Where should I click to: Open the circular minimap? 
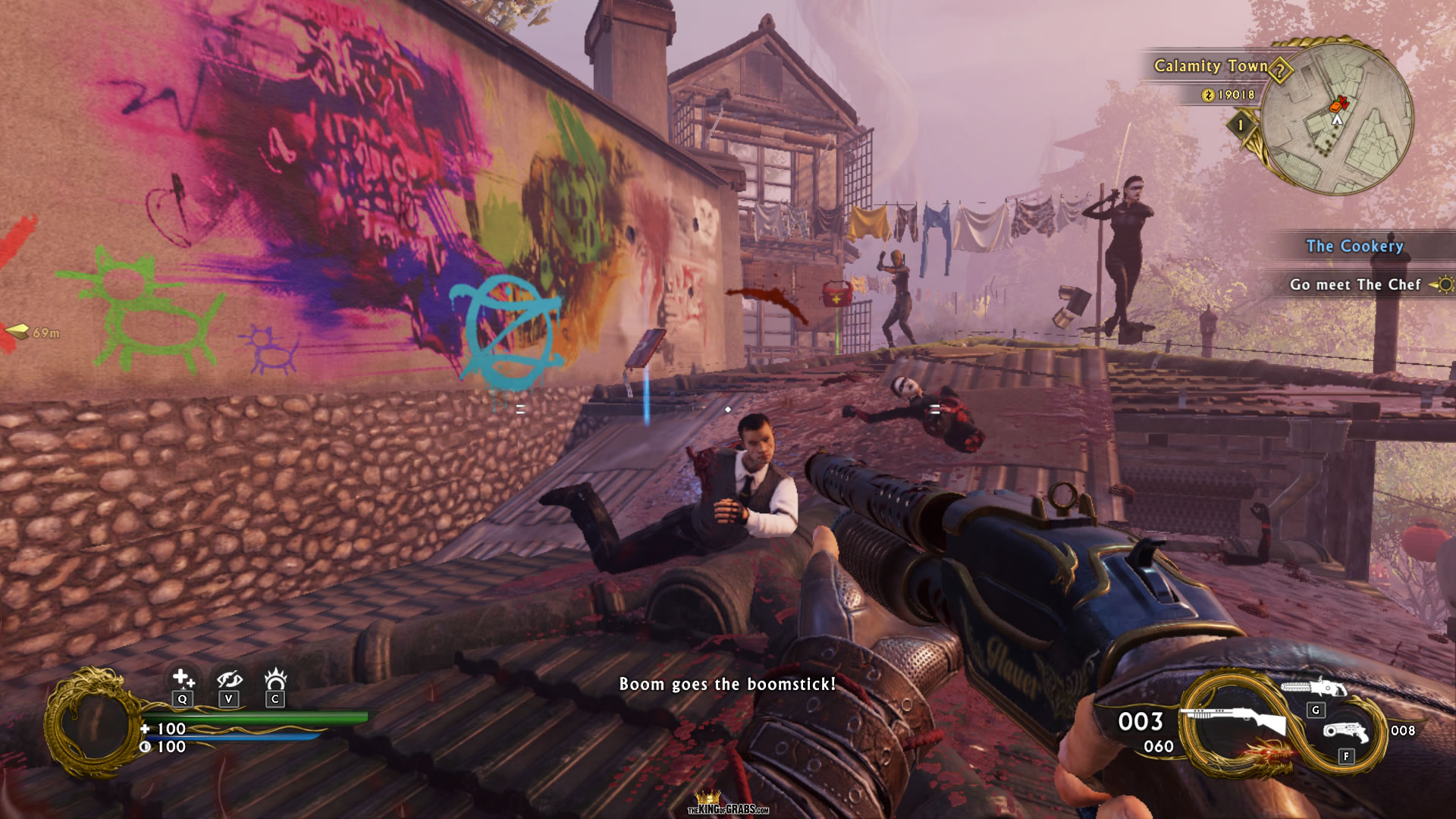(1338, 118)
